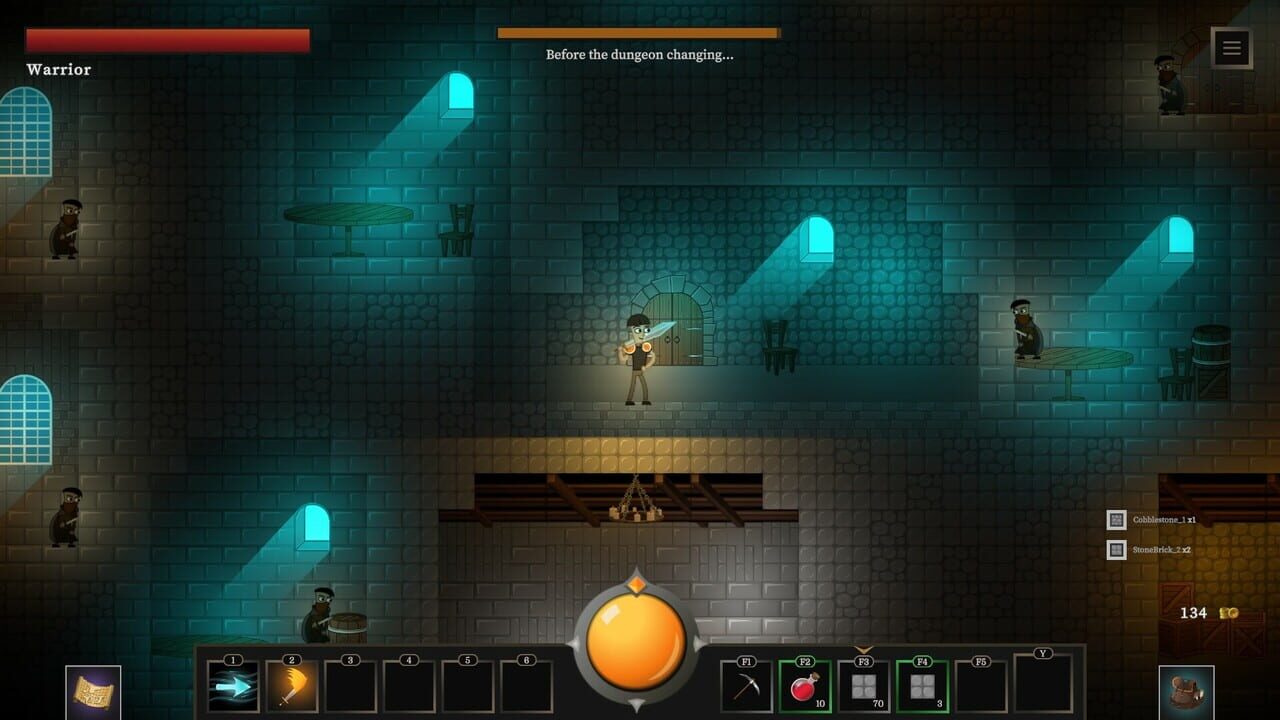Click the dungeon changing countdown bar
Screen dimensions: 1280x720
click(x=637, y=33)
